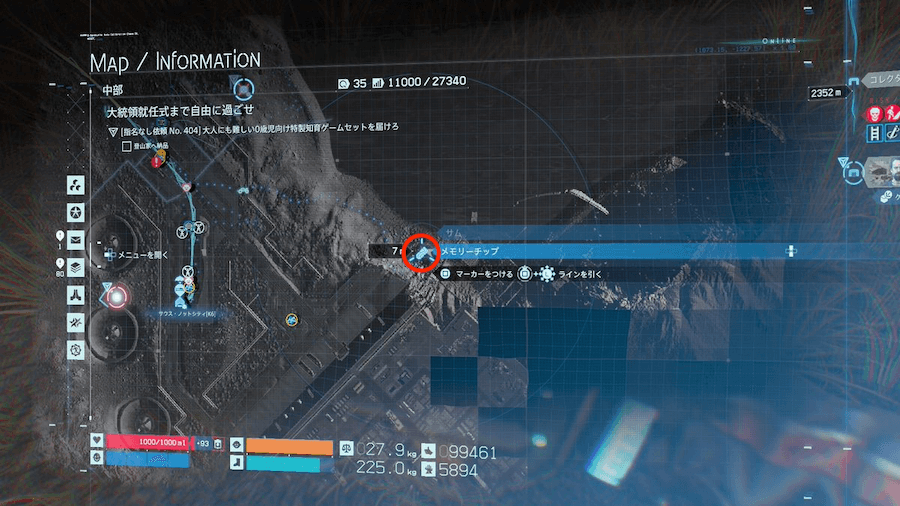Select the サム entry above メモリーチップ
The width and height of the screenshot is (900, 506).
455,232
